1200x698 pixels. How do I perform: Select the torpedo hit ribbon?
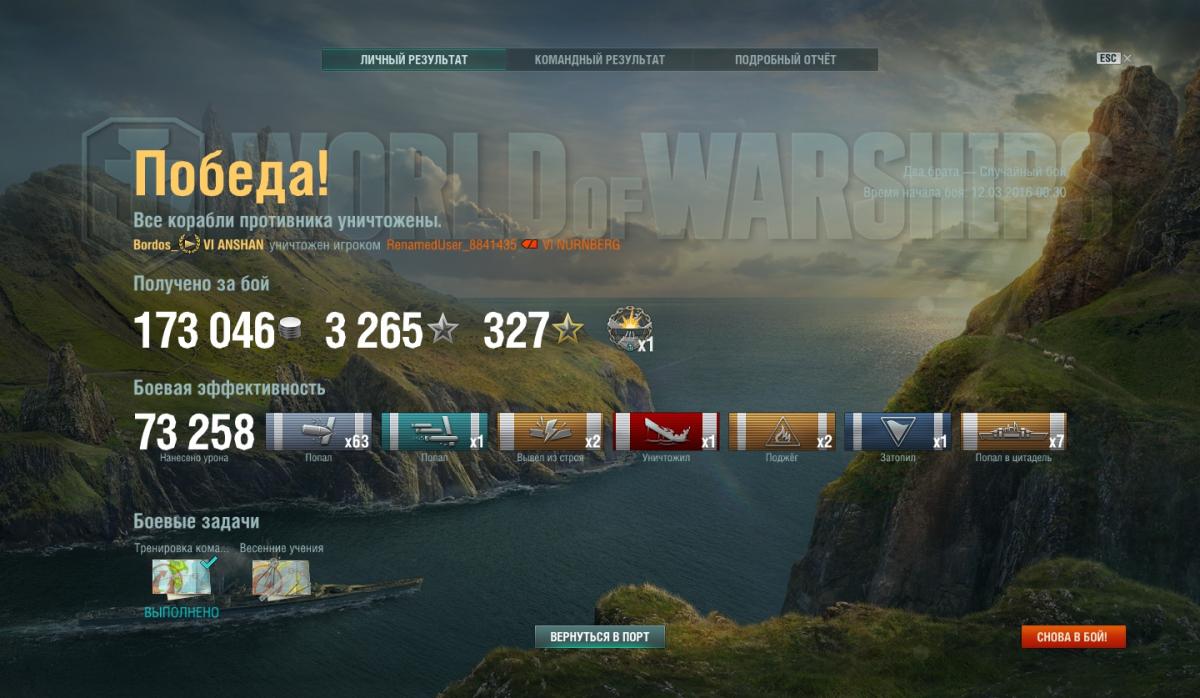[x=434, y=432]
